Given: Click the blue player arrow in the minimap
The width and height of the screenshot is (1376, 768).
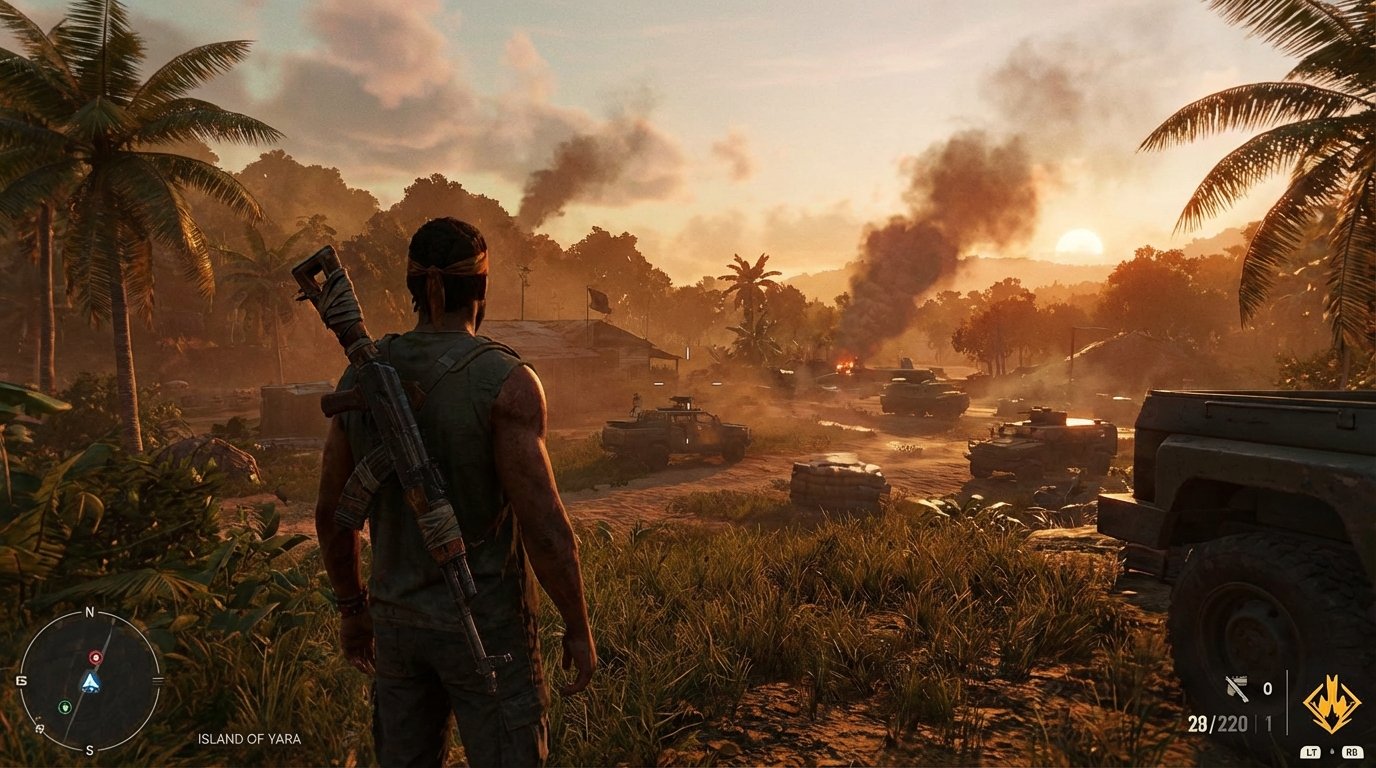Looking at the screenshot, I should pyautogui.click(x=91, y=684).
